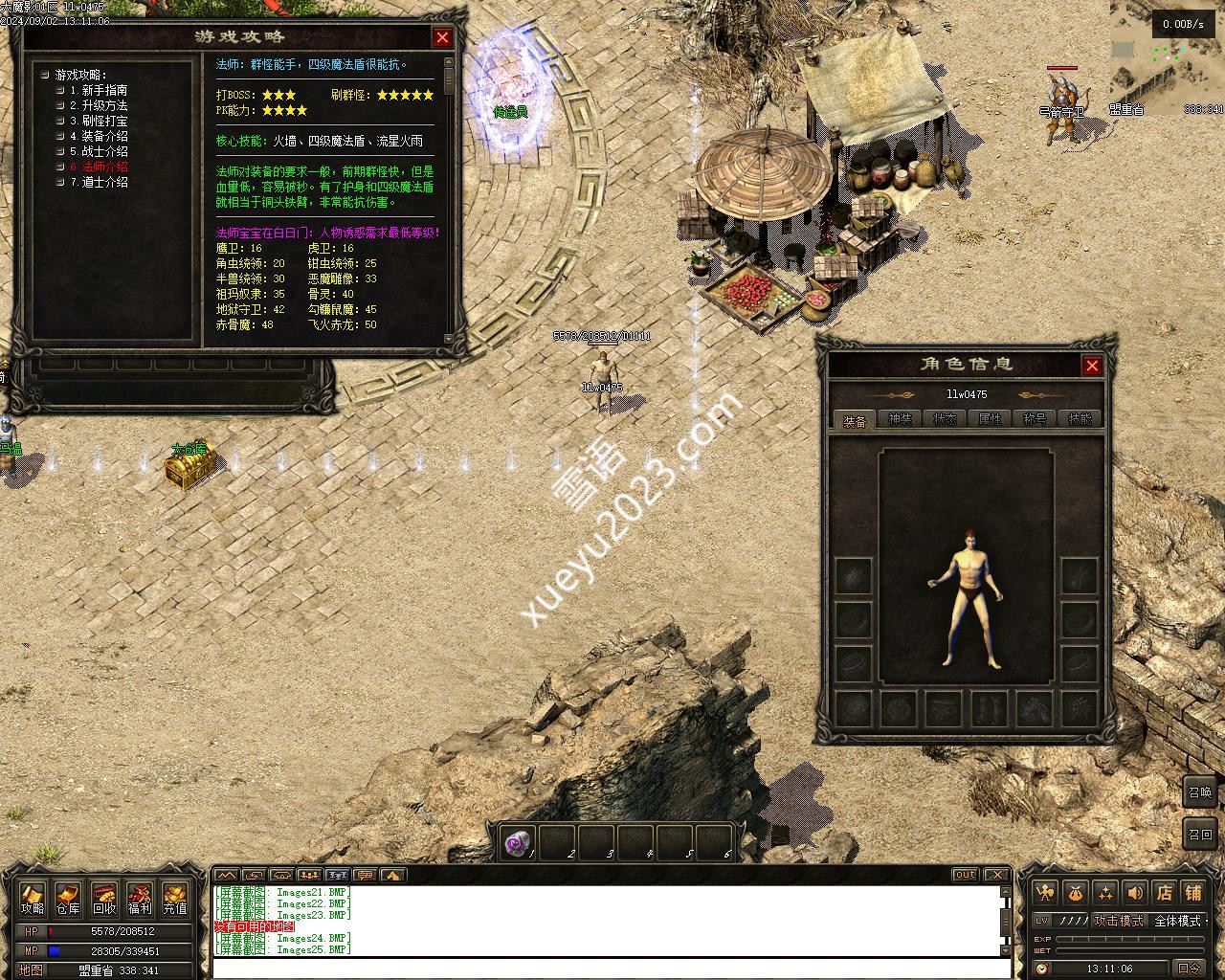Close the 角色信息 character panel

tap(1092, 366)
